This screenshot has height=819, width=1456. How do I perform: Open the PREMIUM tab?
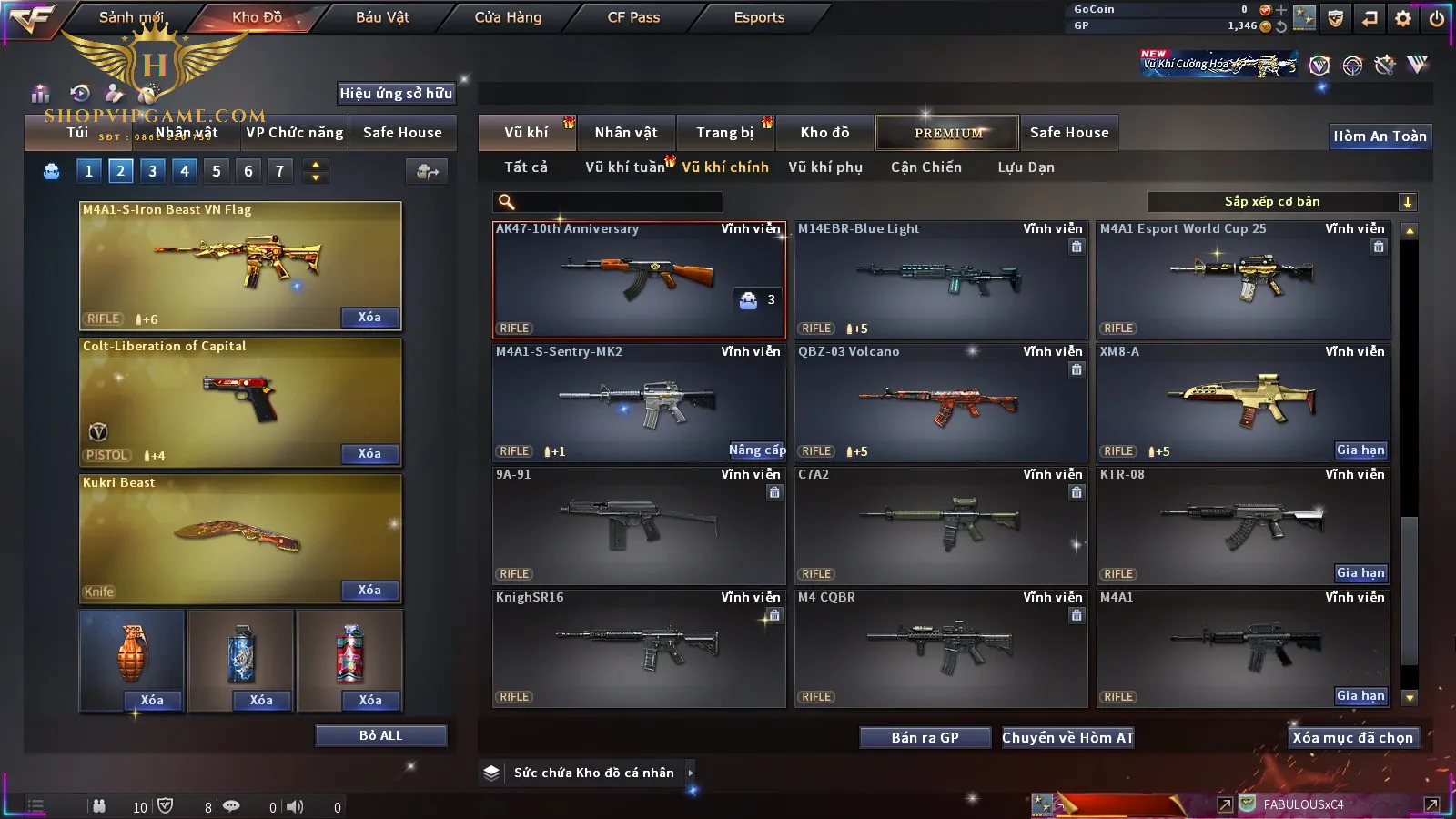948,133
